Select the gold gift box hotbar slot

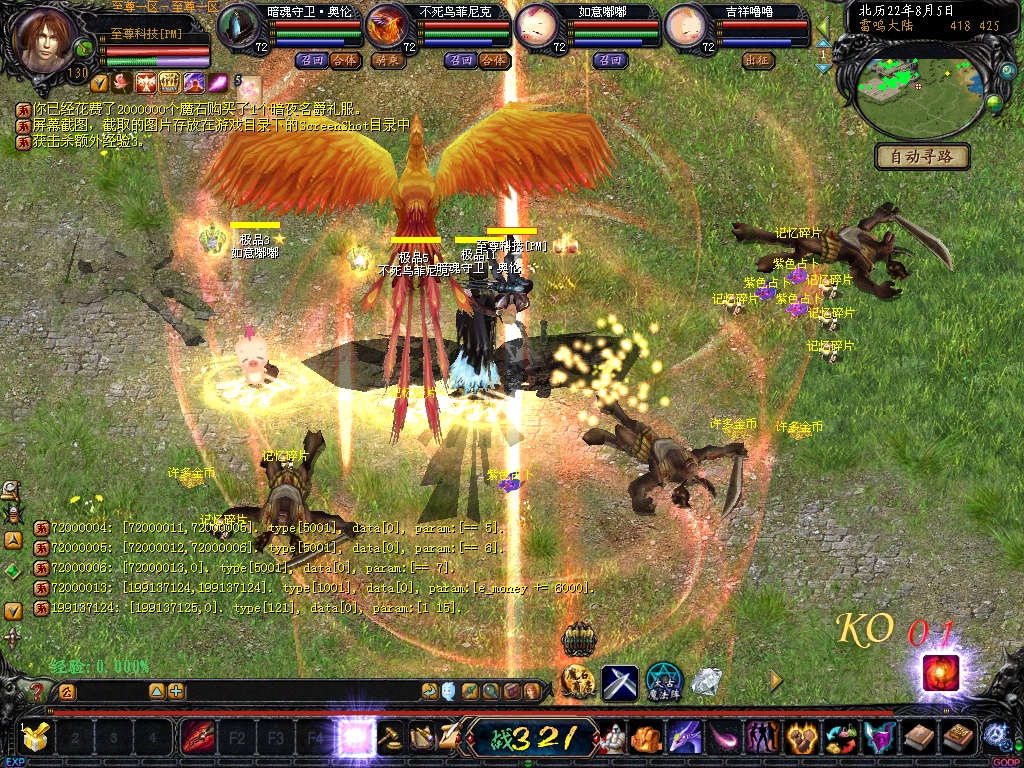[x=37, y=739]
